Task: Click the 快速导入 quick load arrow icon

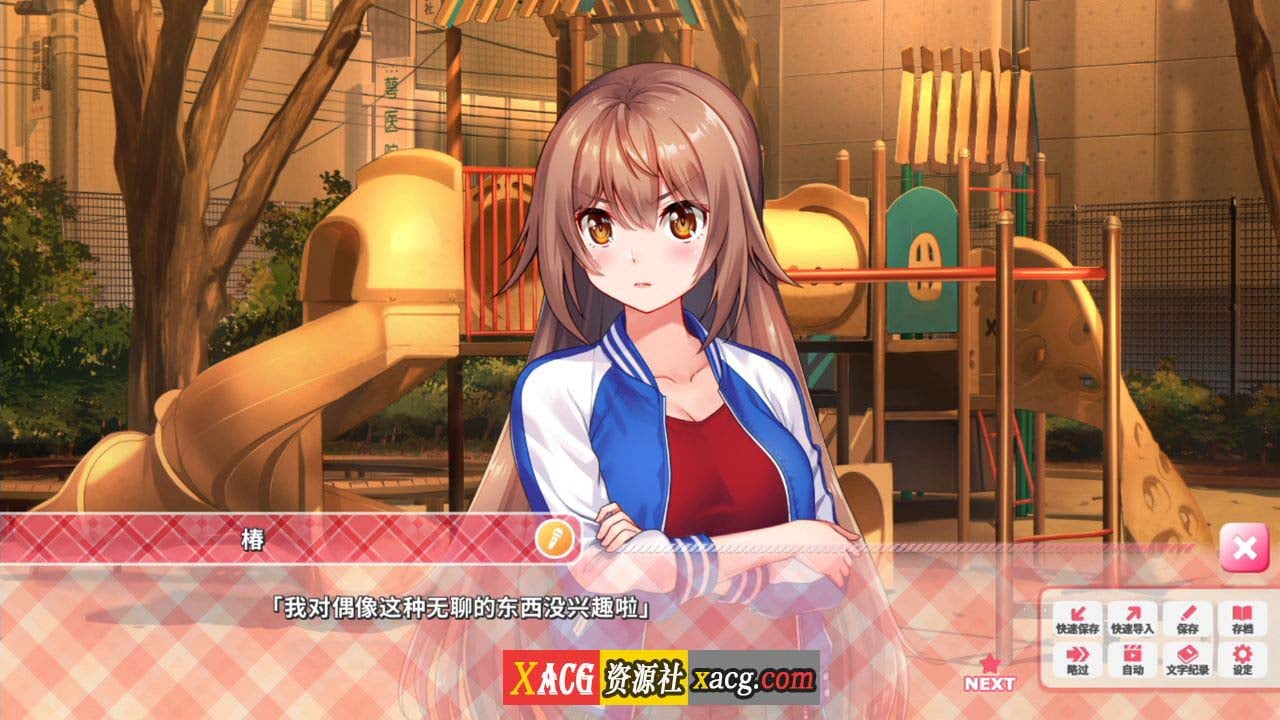Action: (x=1133, y=618)
